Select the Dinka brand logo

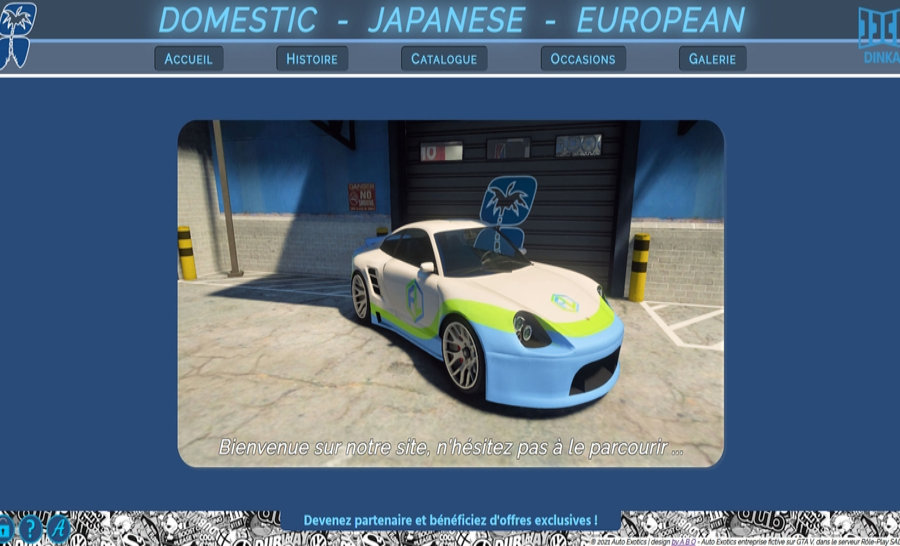(879, 34)
